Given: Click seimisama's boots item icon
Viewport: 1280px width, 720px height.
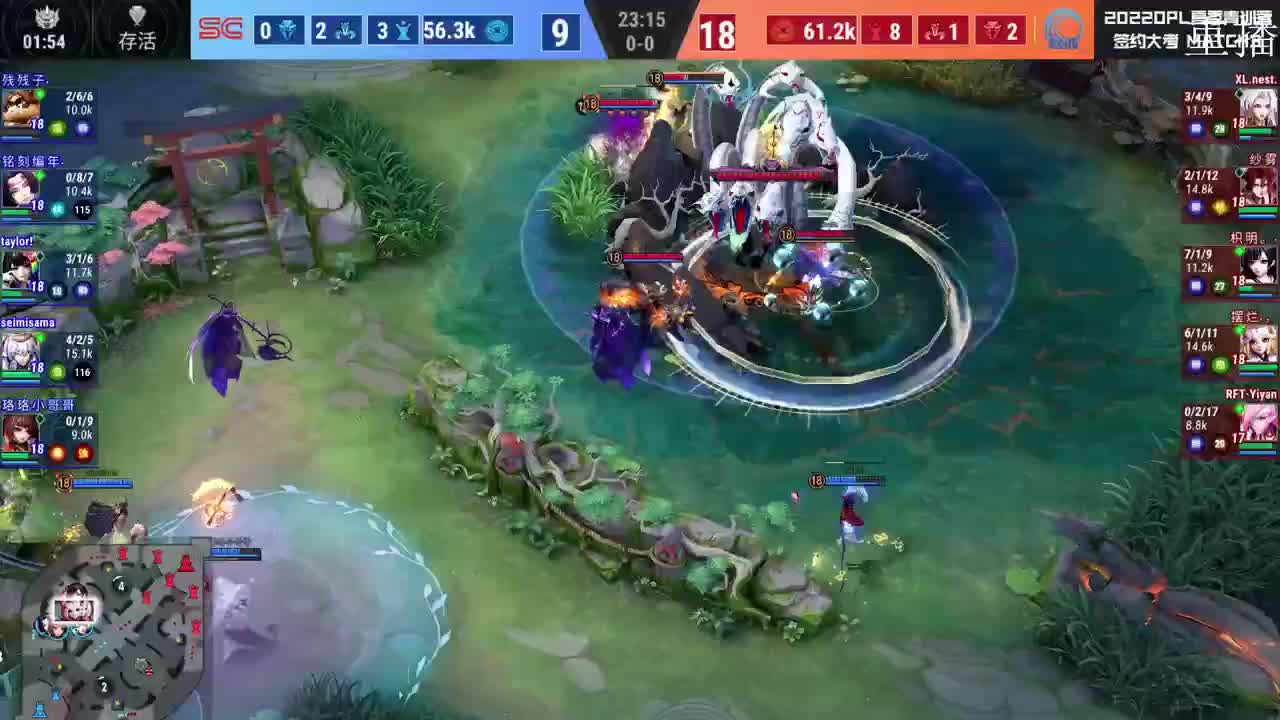Looking at the screenshot, I should [x=57, y=371].
